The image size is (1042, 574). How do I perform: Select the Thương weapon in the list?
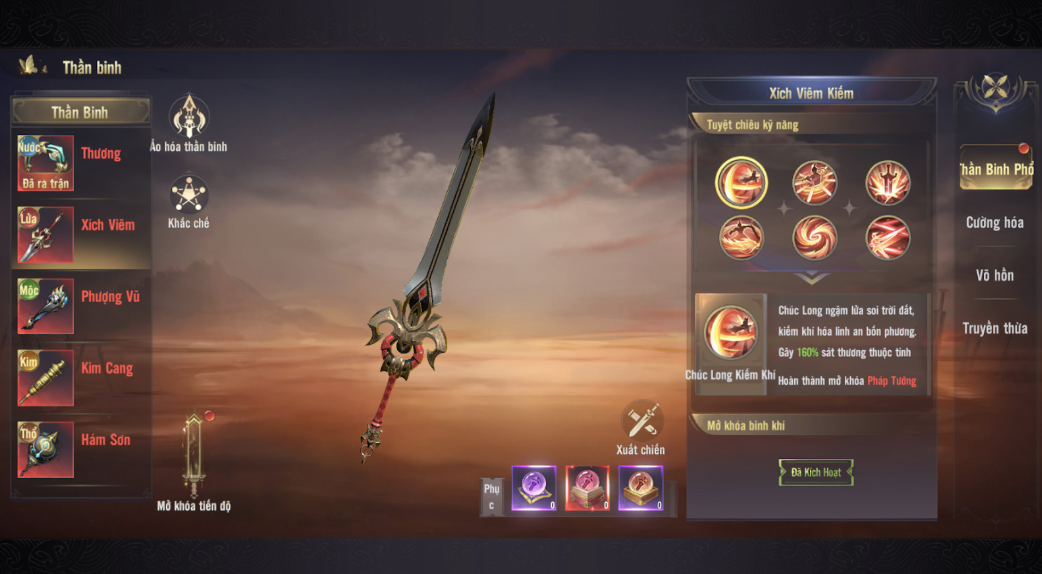coord(80,161)
